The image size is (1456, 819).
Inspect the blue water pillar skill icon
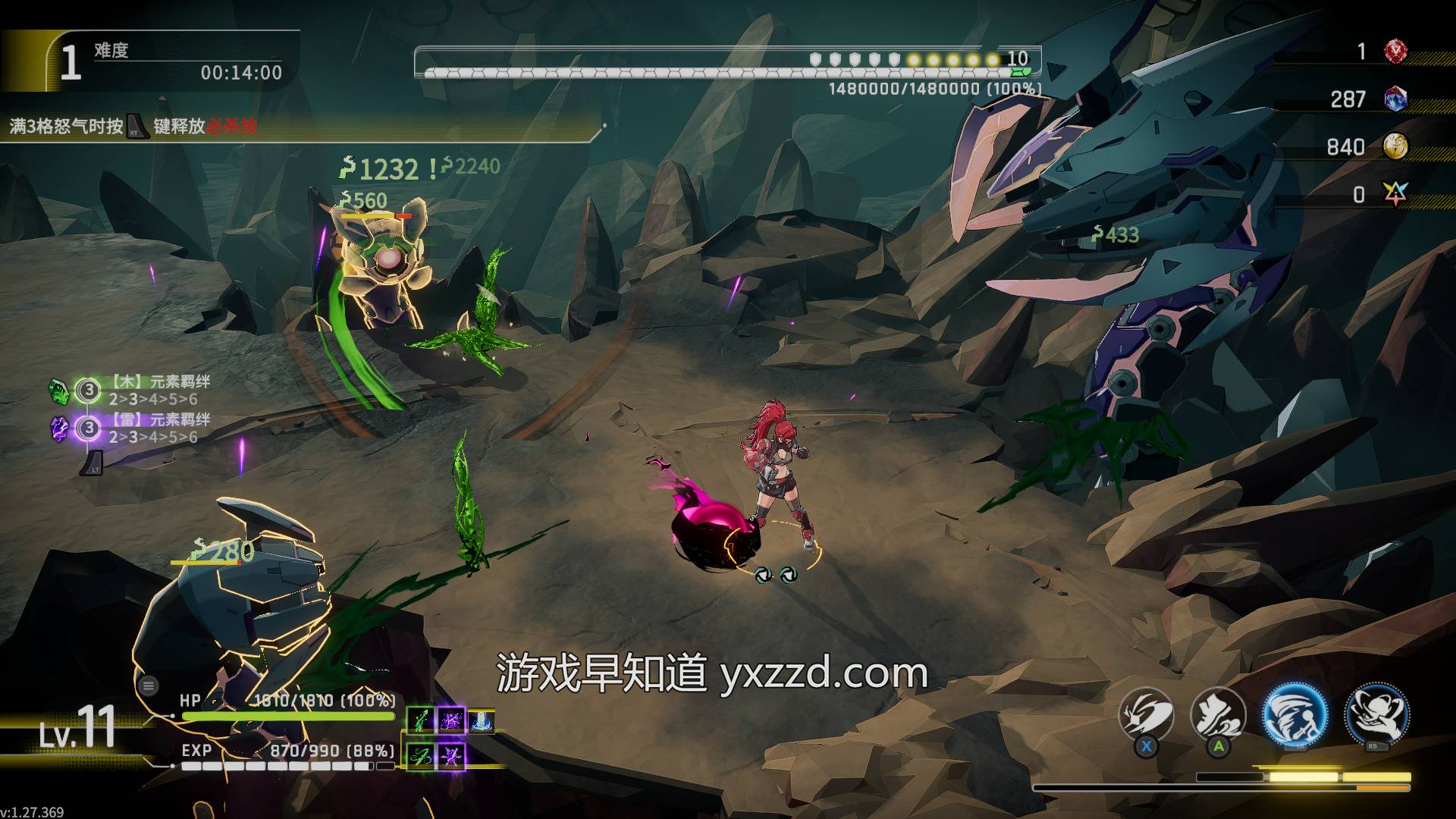point(482,720)
